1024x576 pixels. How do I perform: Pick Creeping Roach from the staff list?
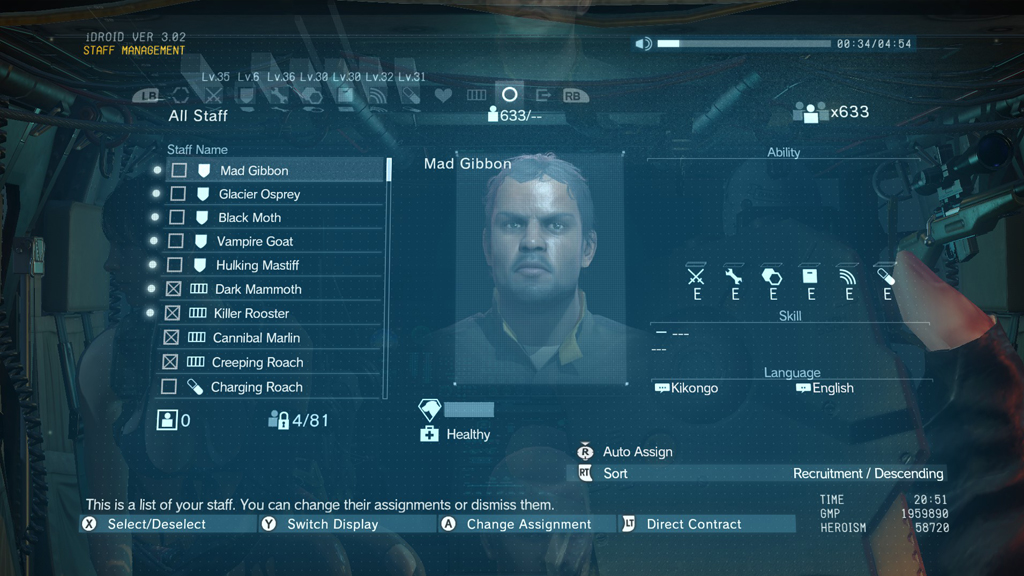[x=257, y=362]
